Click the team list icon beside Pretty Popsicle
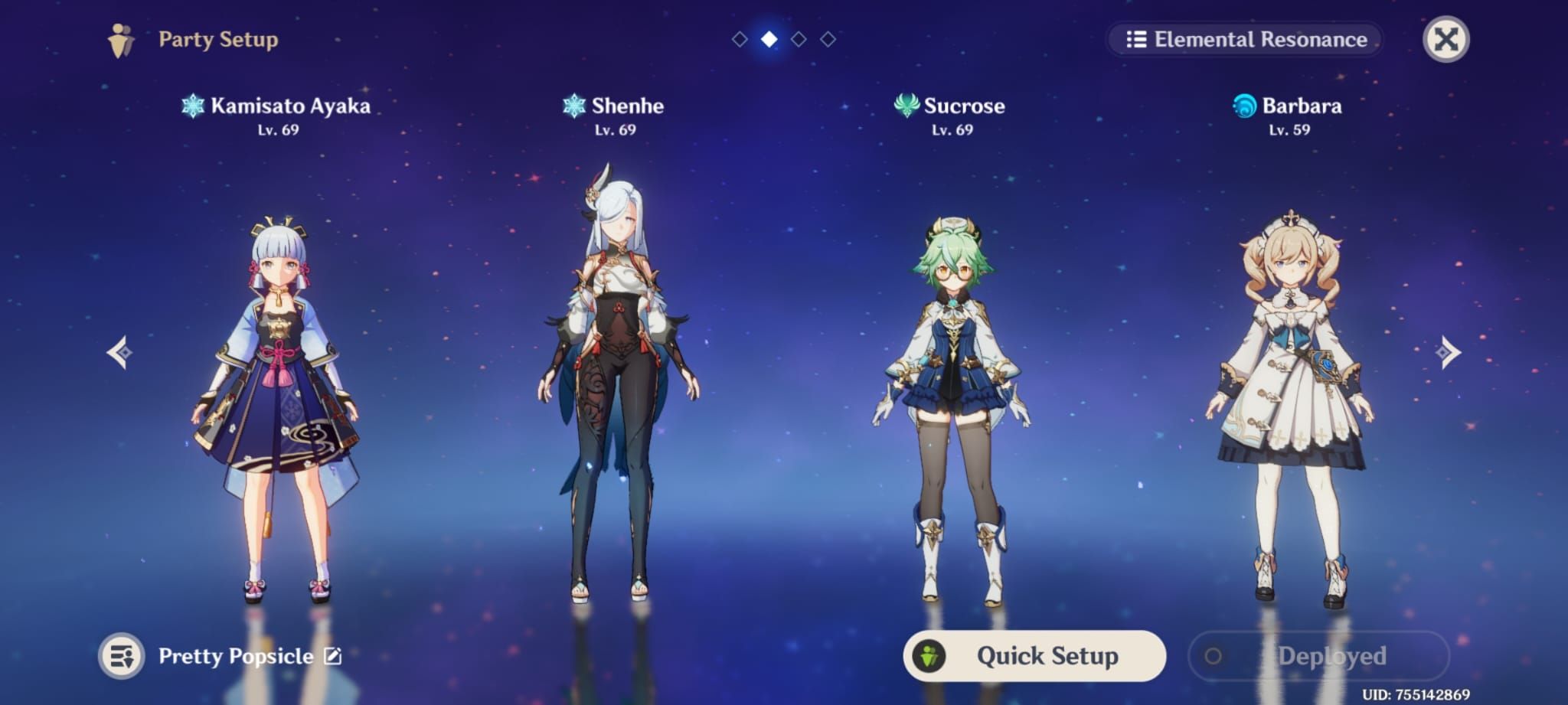Viewport: 1568px width, 705px height. click(x=122, y=655)
